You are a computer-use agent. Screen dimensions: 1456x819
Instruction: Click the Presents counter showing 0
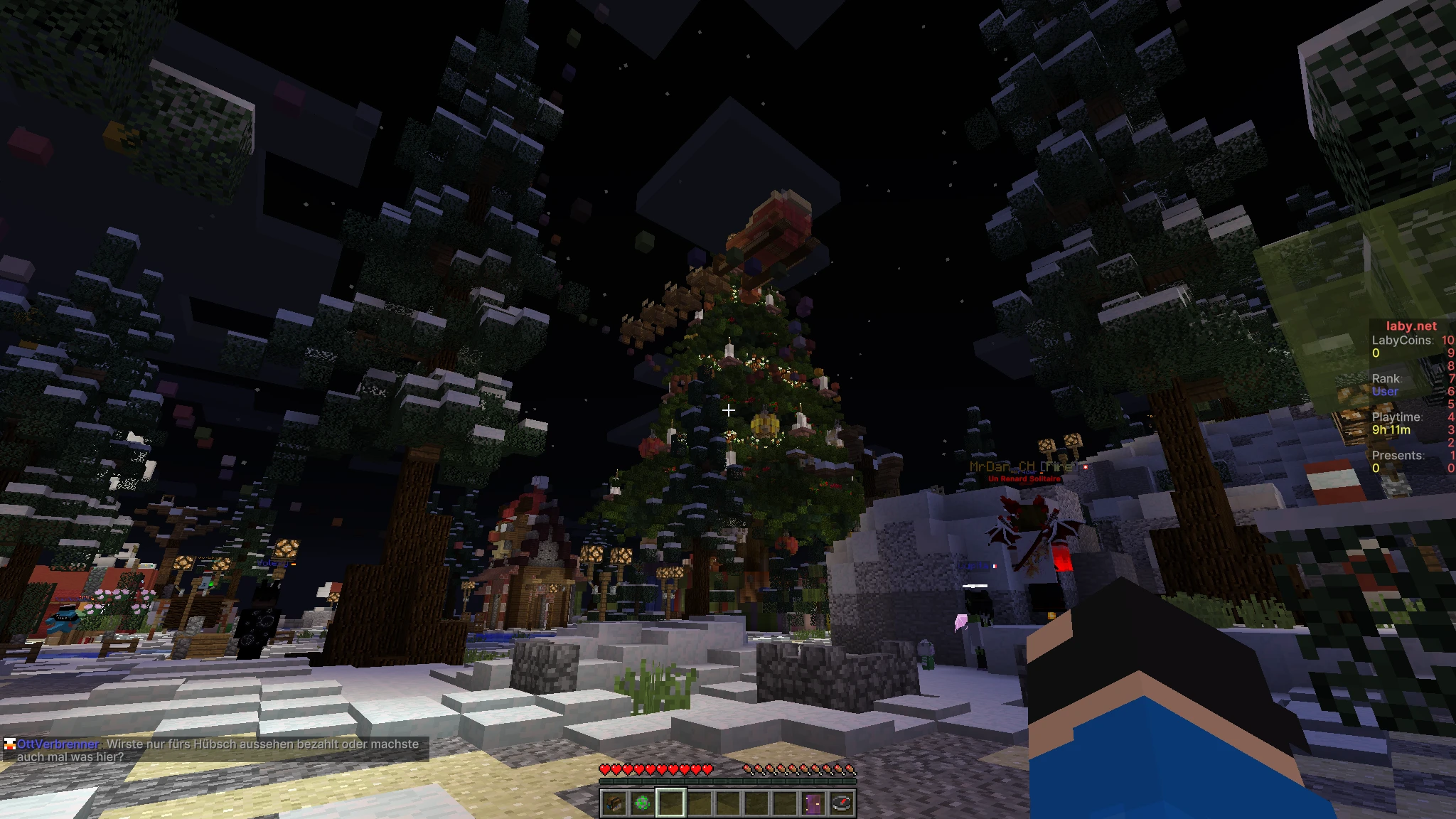1376,469
